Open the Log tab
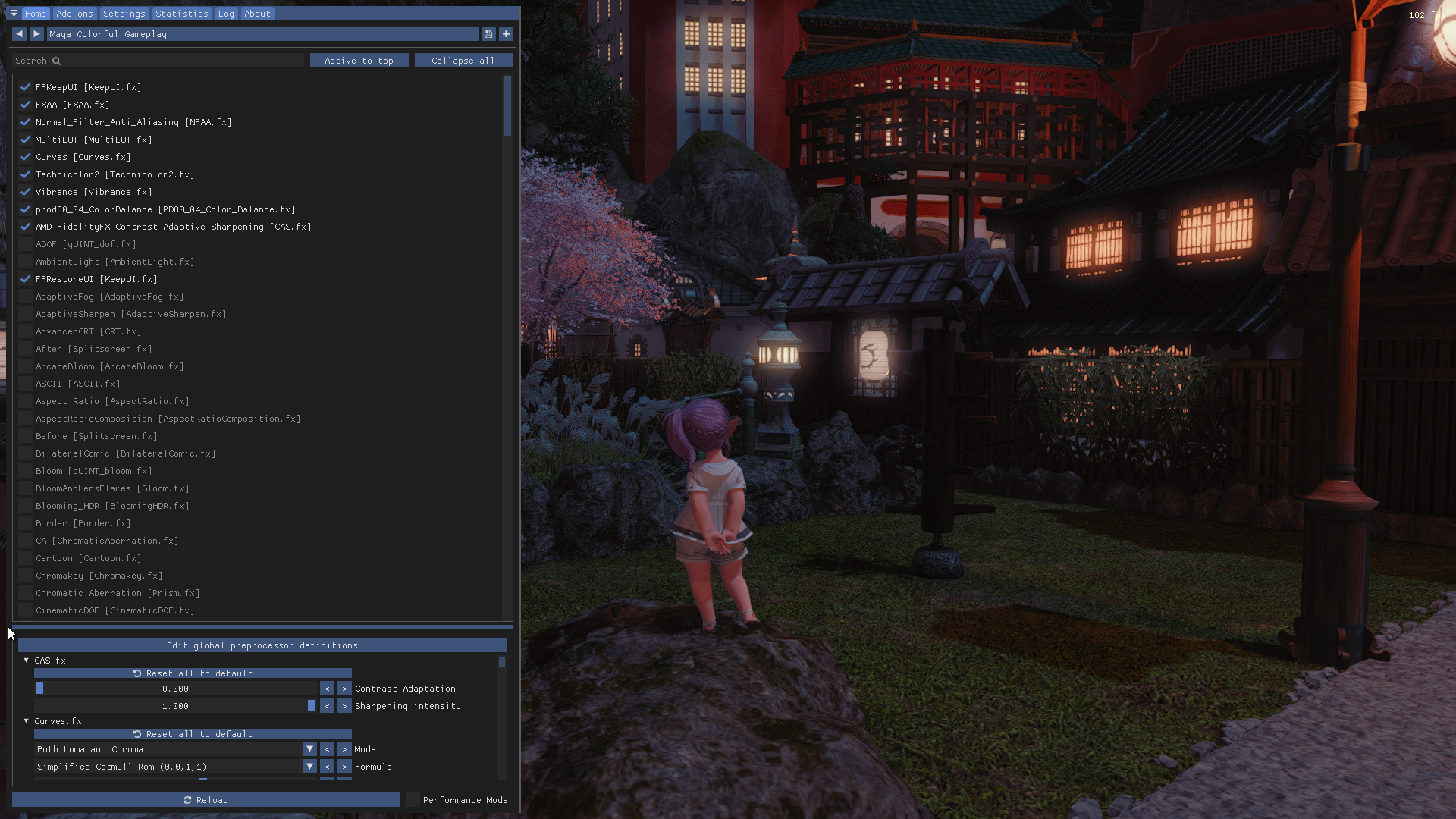Screen dimensions: 1456x819 click(226, 14)
